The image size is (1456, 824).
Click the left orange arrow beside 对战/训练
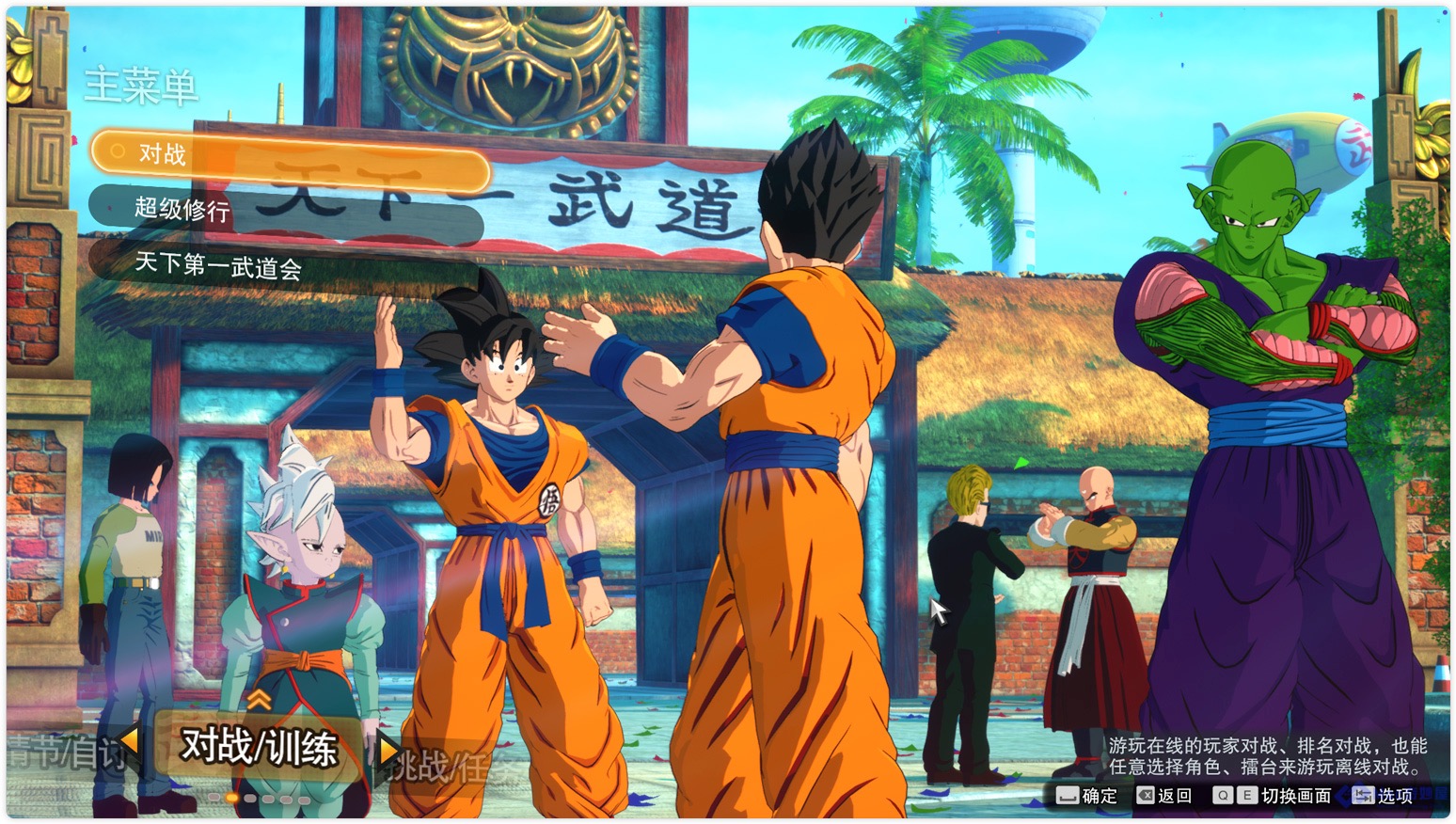pos(130,742)
